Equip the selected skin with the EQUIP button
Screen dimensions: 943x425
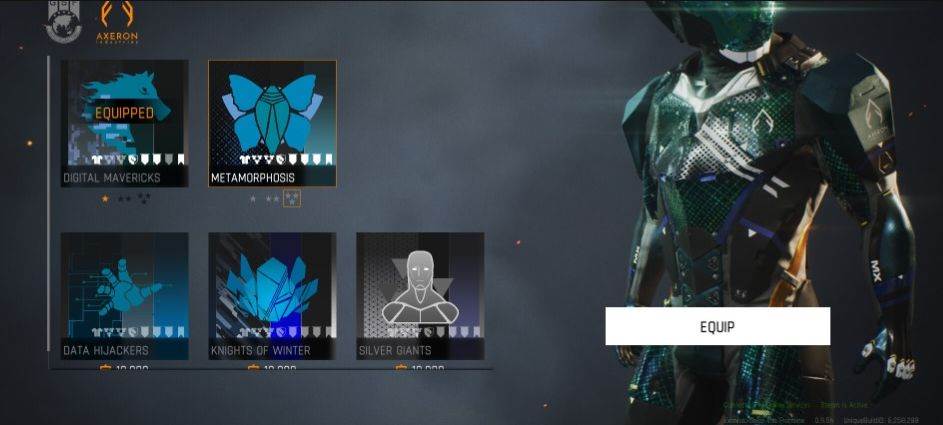[x=717, y=326]
